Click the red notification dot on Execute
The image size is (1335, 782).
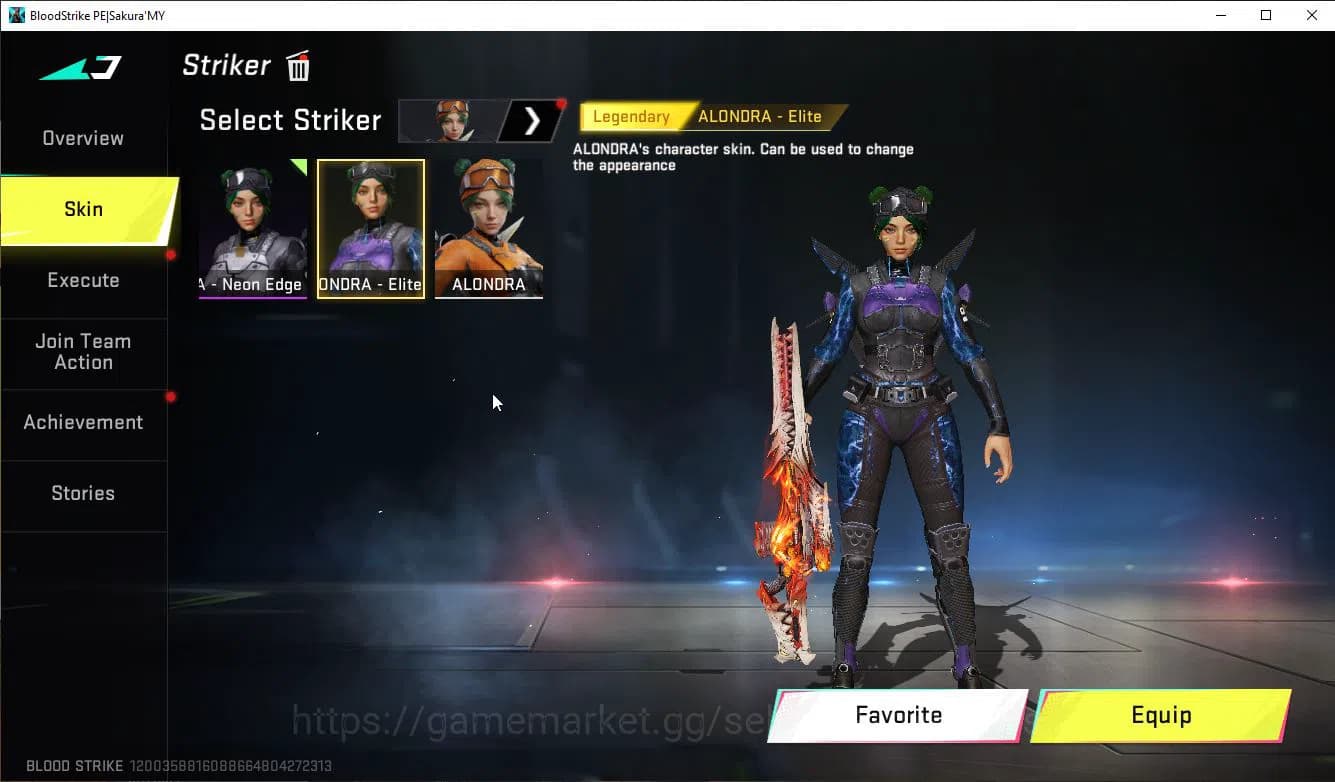click(x=170, y=254)
